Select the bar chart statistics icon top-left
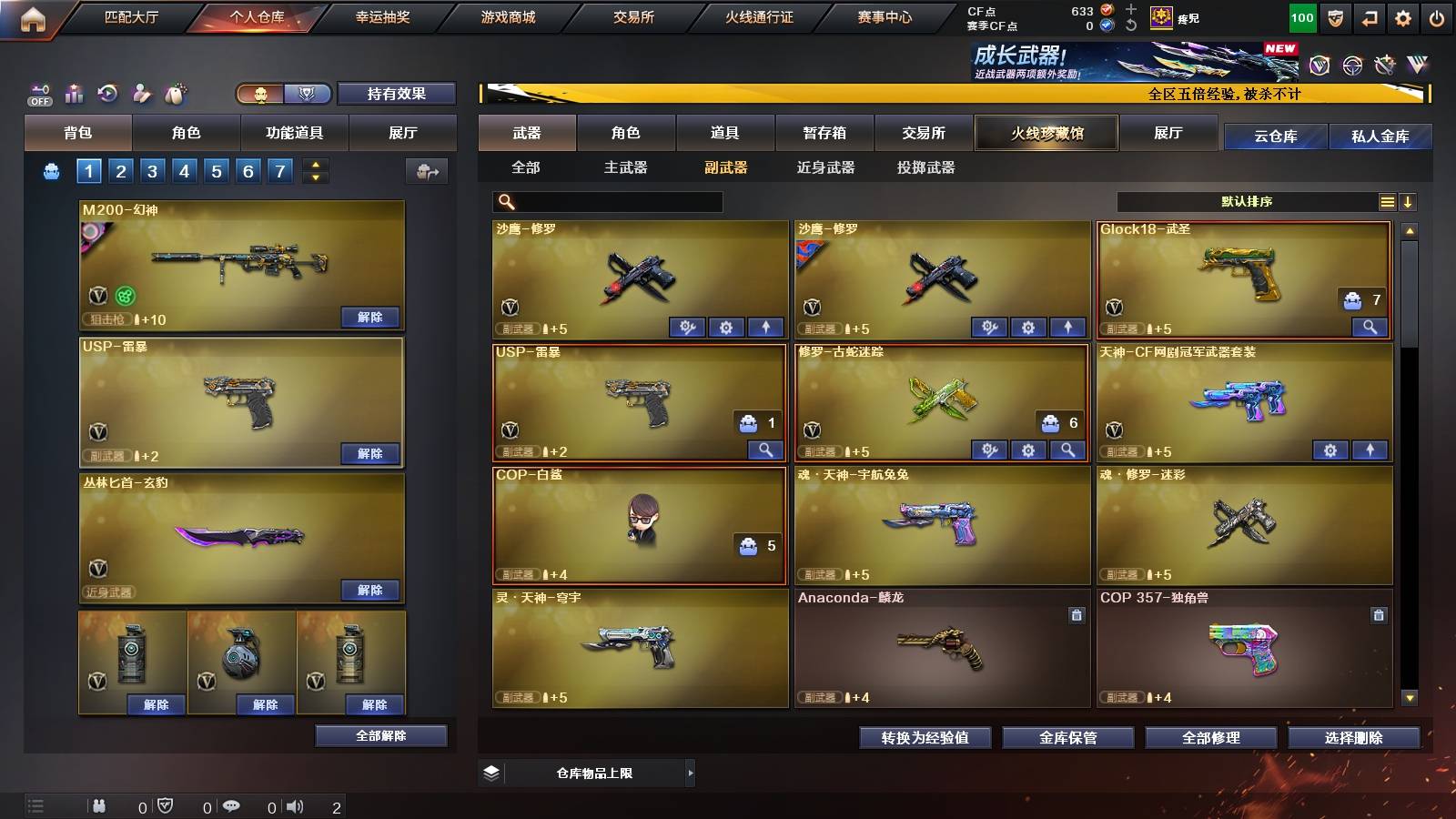 point(73,93)
